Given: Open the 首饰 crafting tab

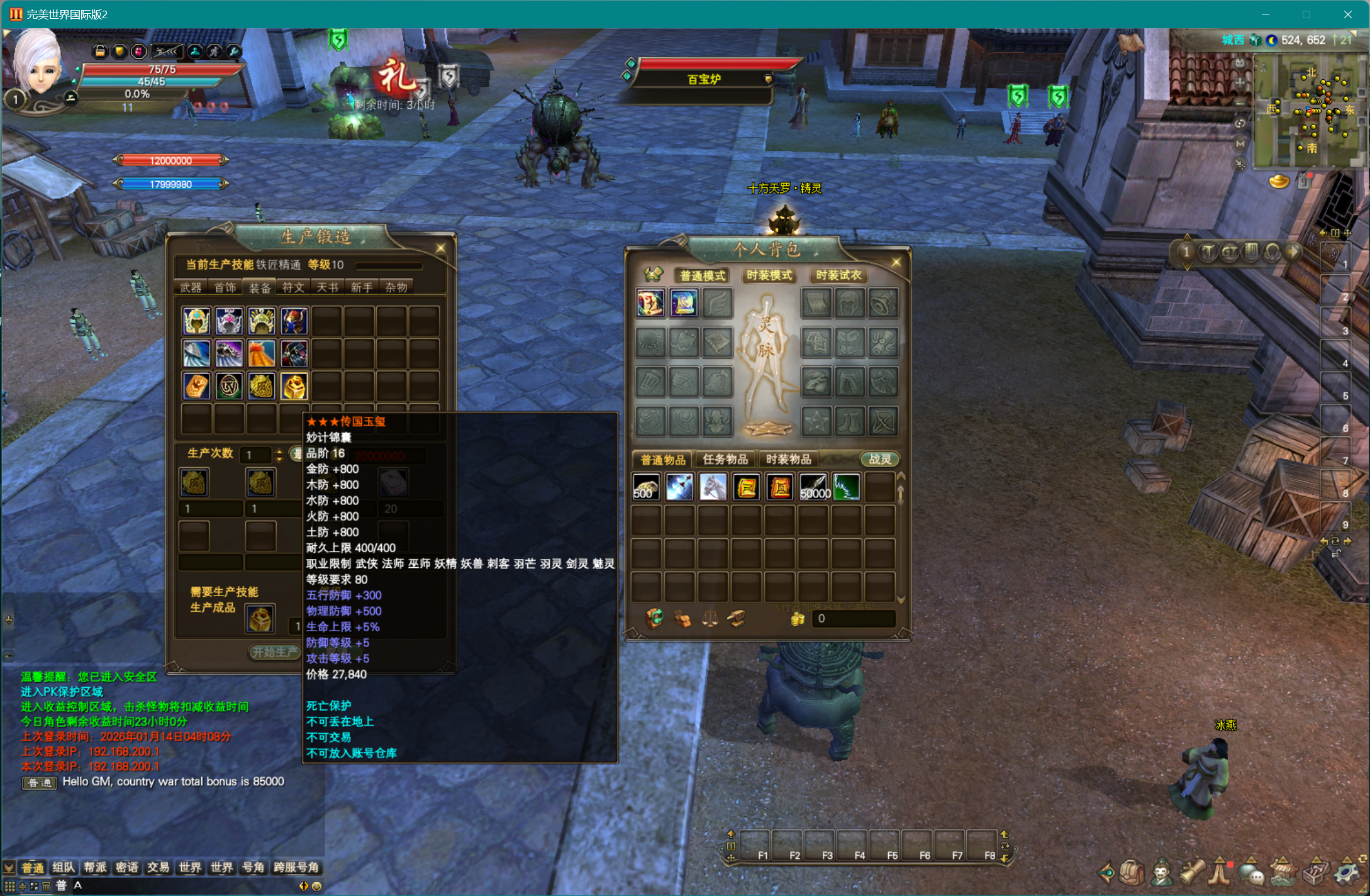Looking at the screenshot, I should coord(225,287).
